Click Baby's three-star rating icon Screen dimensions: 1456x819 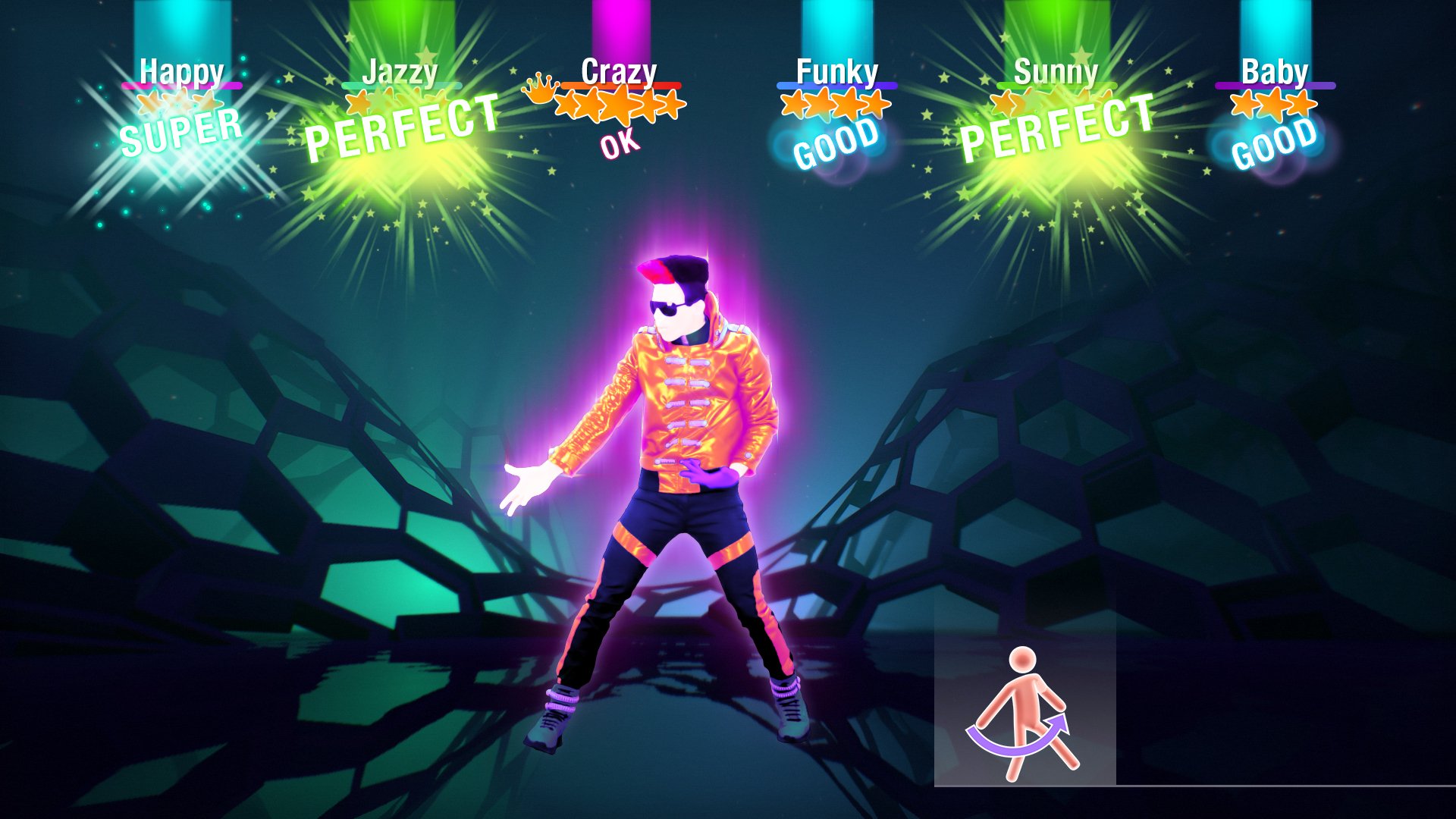click(1274, 105)
